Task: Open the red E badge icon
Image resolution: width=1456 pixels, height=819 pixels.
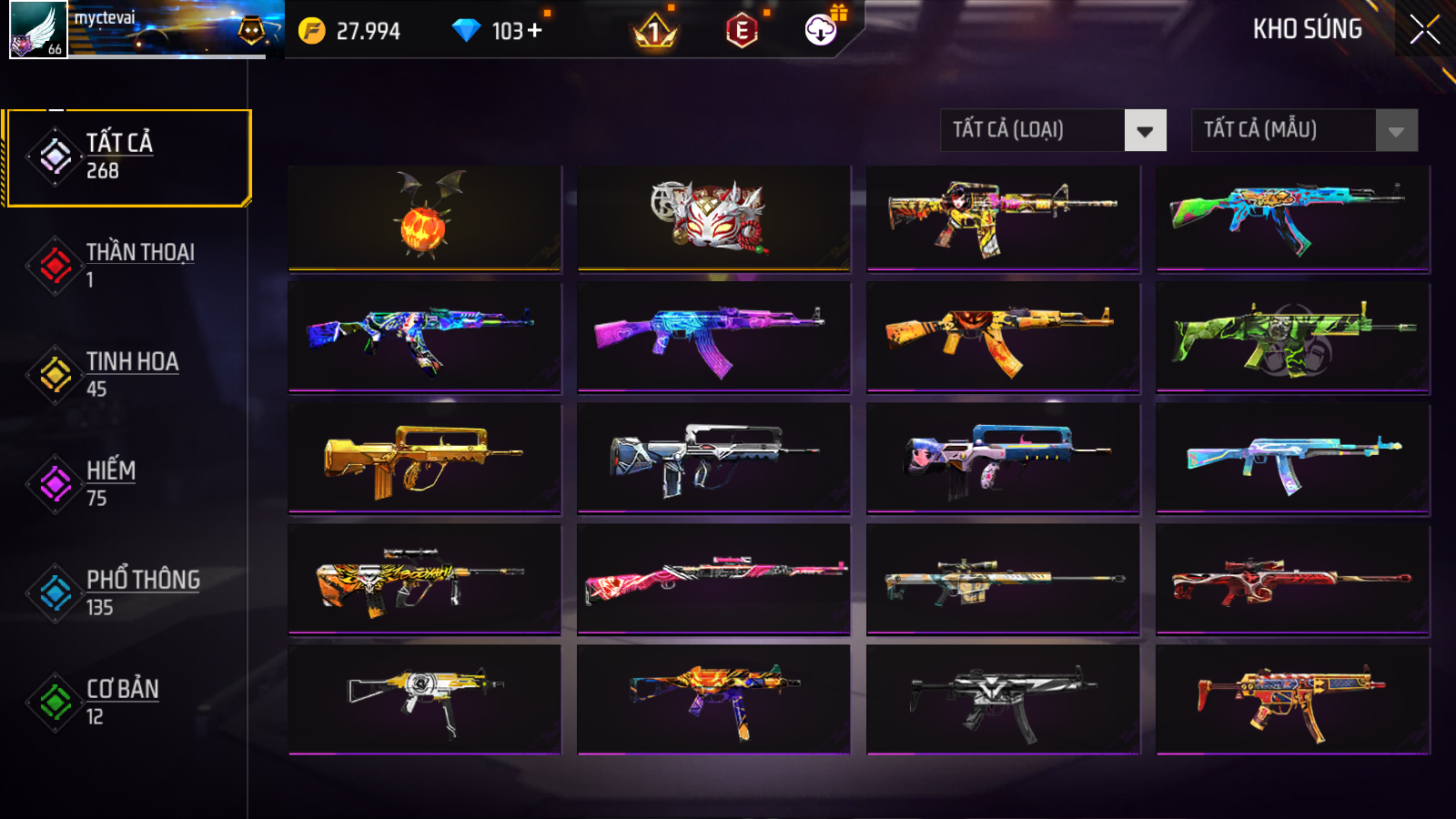Action: point(742,31)
